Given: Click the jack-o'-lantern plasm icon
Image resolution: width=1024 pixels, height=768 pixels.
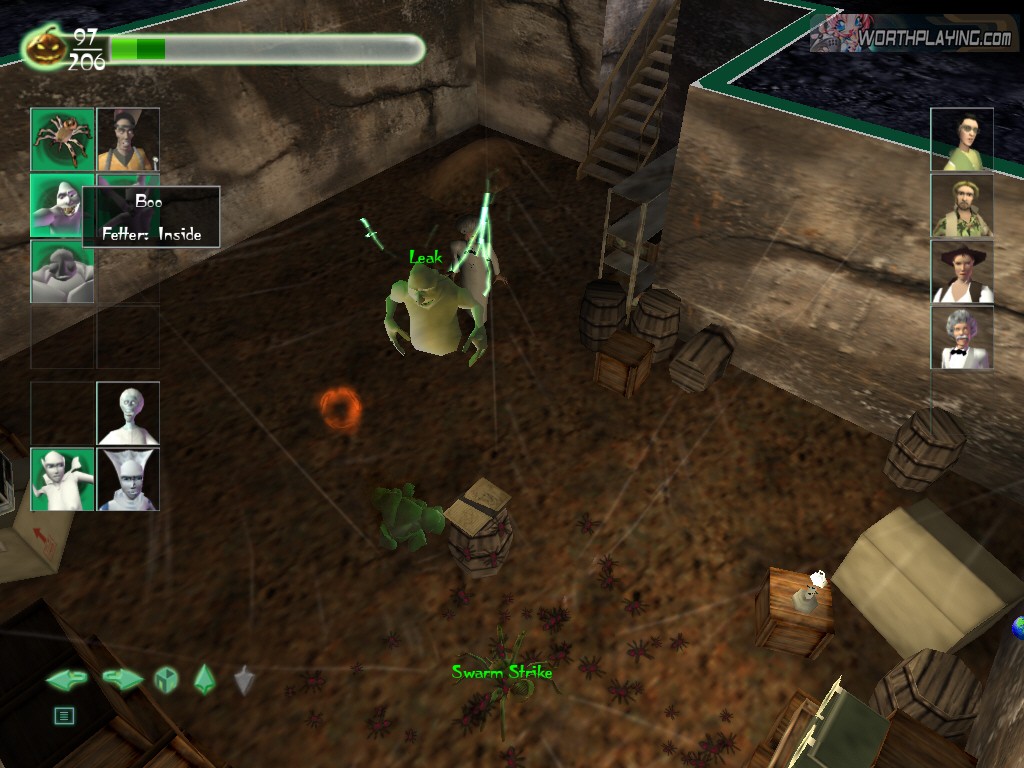Looking at the screenshot, I should 47,46.
